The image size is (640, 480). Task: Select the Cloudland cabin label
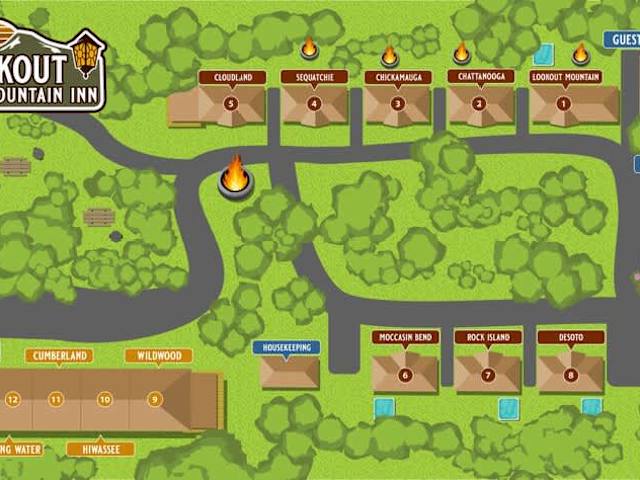[x=232, y=77]
